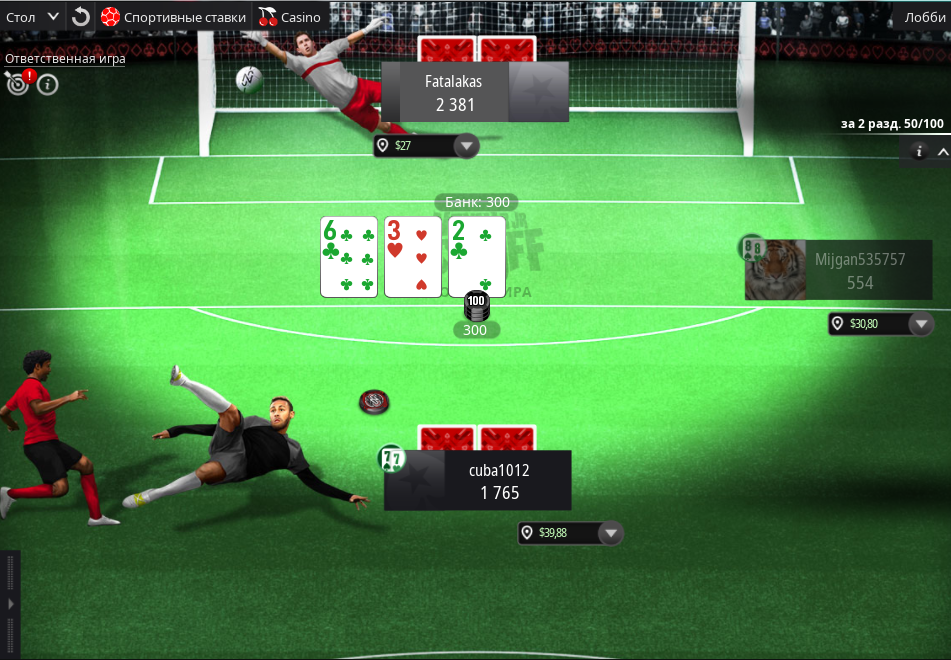Viewport: 951px width, 660px height.
Task: Click the circular arrow replay icon
Action: point(81,17)
